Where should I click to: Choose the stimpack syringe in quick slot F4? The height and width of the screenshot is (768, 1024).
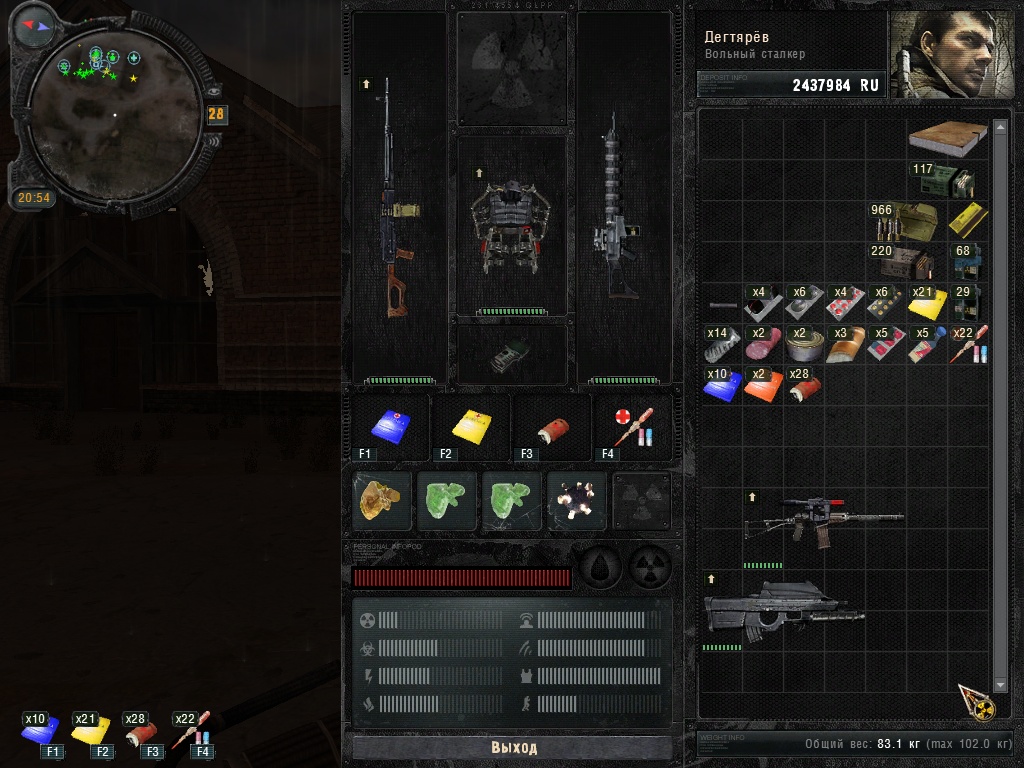click(631, 426)
